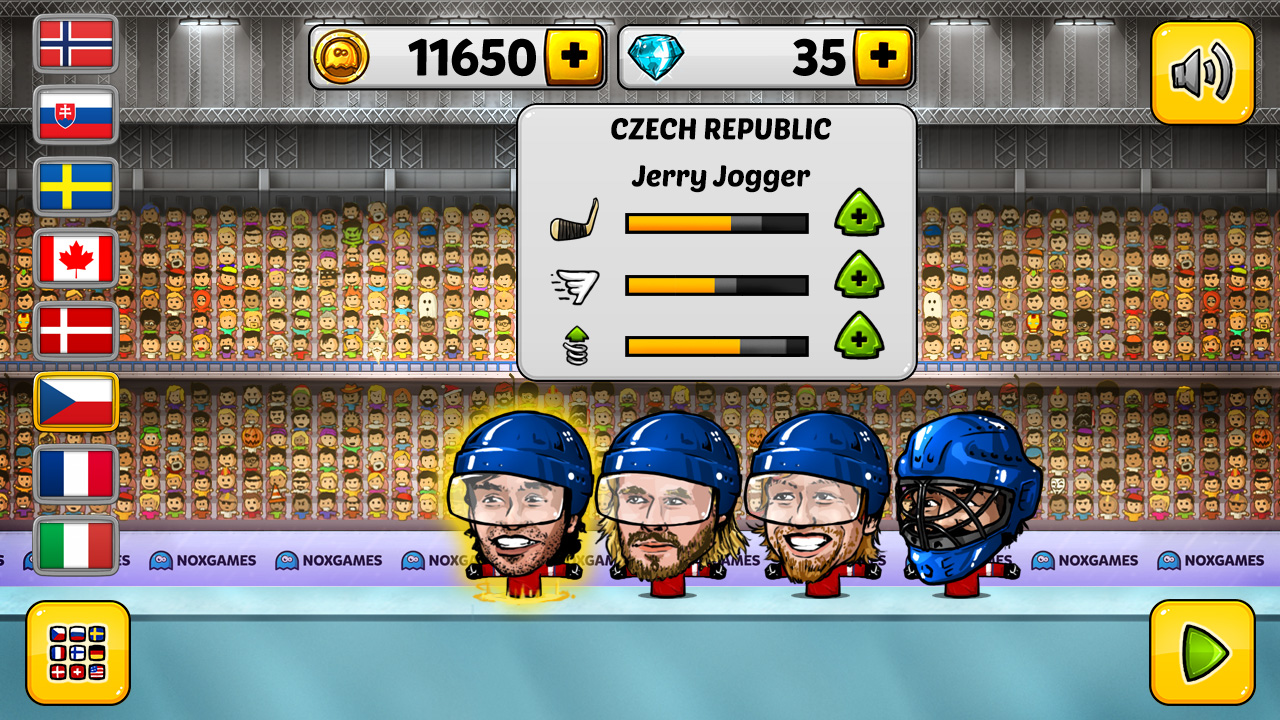This screenshot has width=1280, height=720.
Task: Select the Italy flag
Action: click(76, 544)
